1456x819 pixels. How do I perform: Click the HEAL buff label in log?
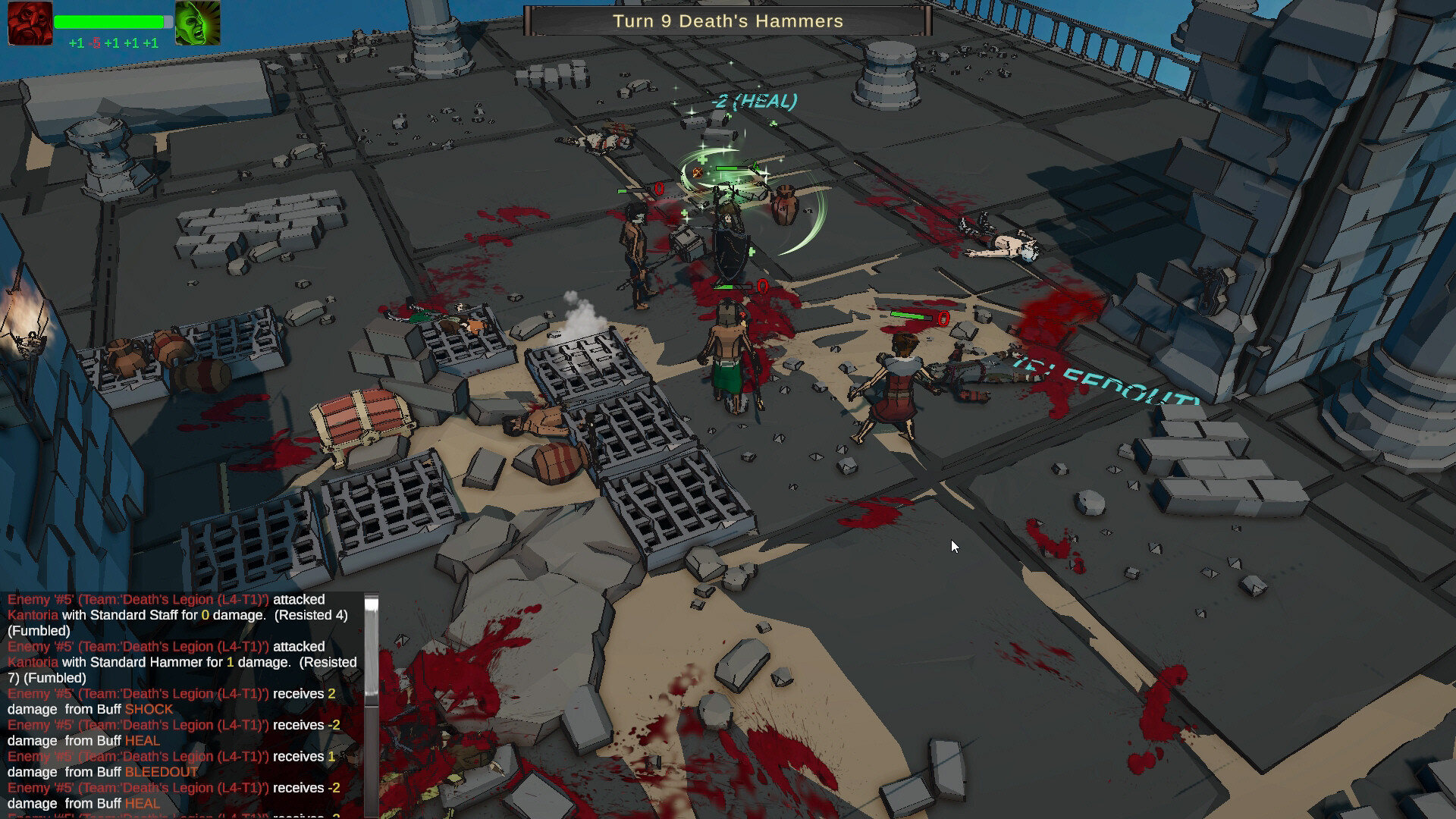[143, 741]
